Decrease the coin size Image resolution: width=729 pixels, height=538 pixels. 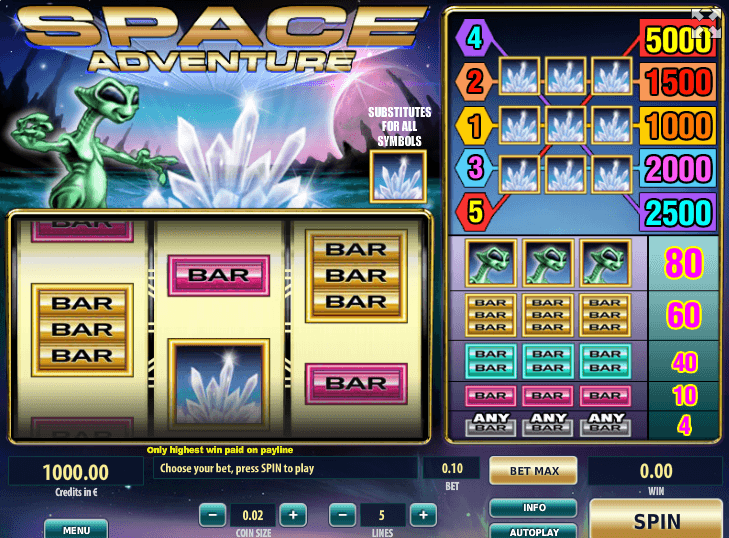click(212, 515)
